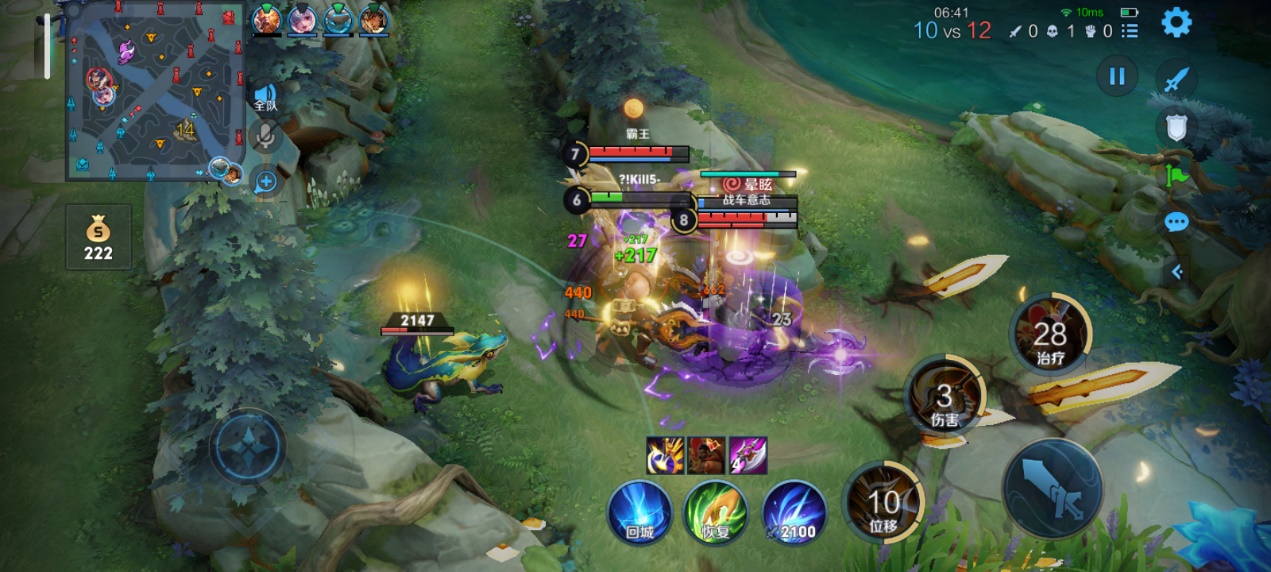
Task: Collapse the signal panel with the arrow
Action: (1177, 271)
